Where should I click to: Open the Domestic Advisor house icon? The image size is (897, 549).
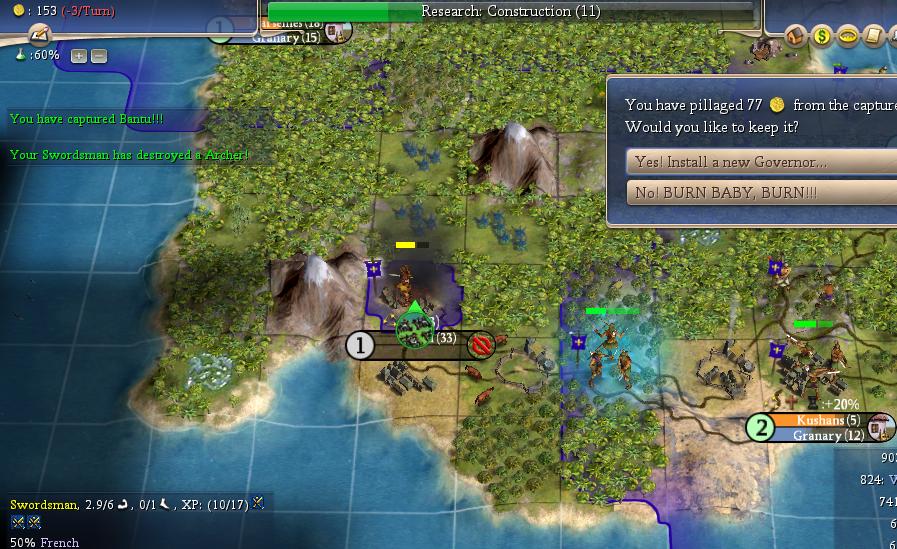click(796, 37)
